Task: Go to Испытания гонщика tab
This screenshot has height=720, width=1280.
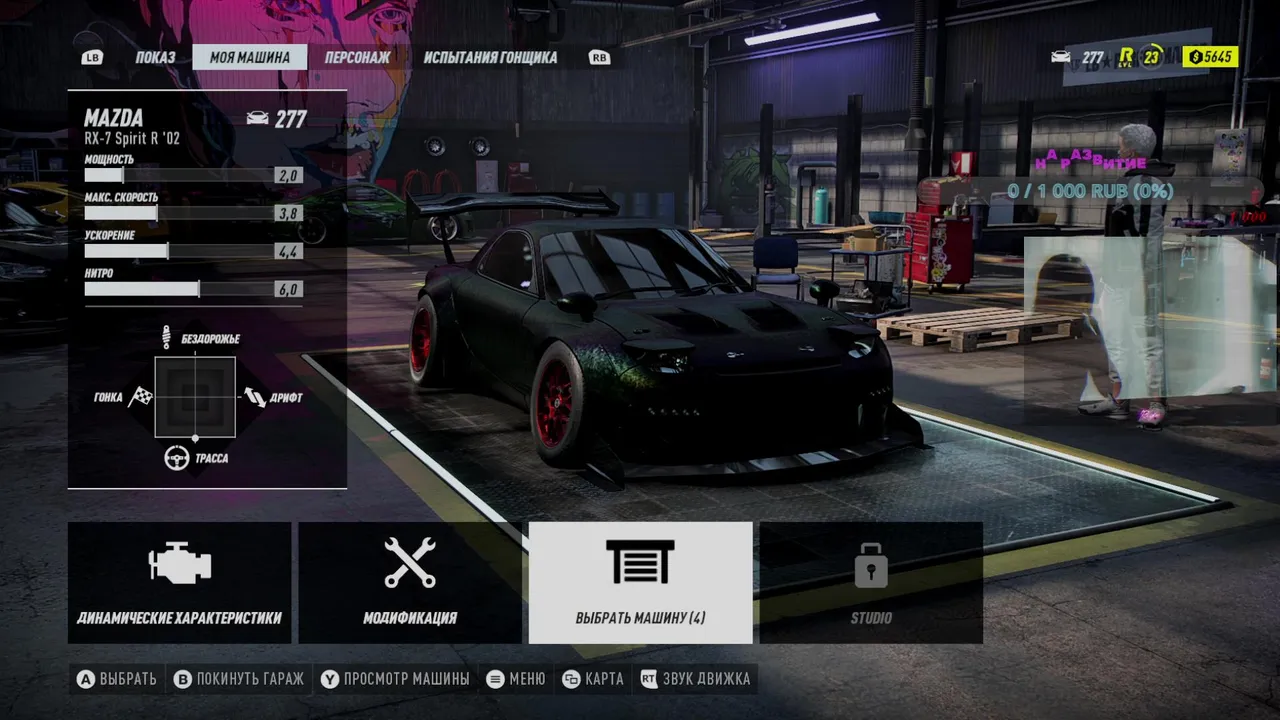Action: 490,57
